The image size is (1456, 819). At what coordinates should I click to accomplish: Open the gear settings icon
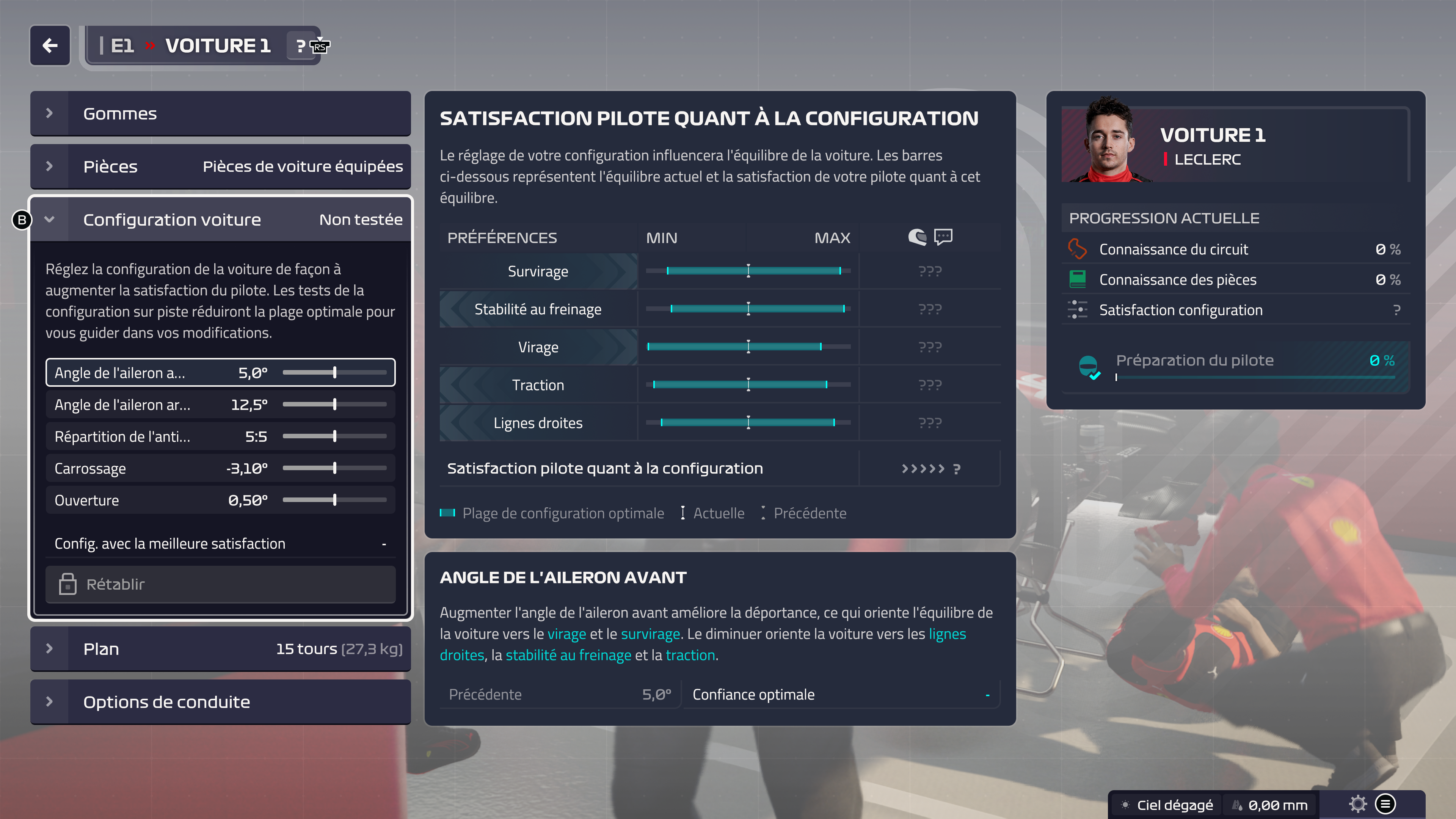pos(1357,804)
